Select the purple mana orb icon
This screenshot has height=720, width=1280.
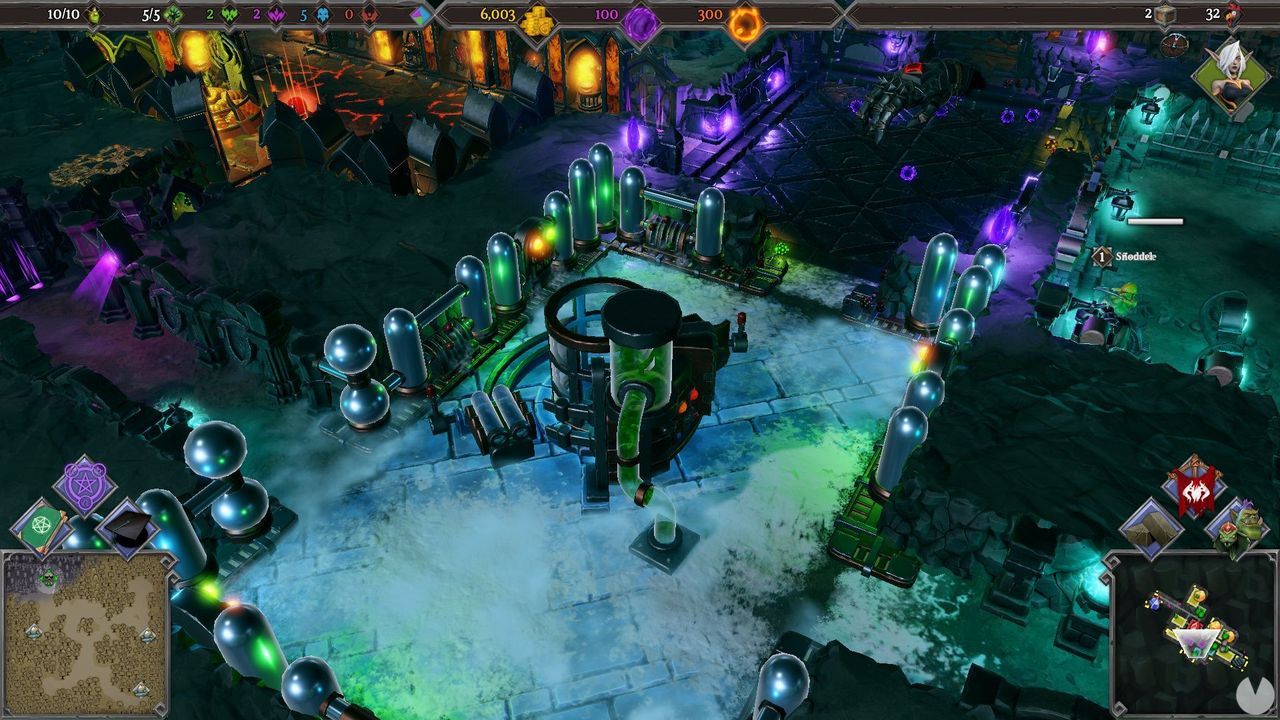point(640,14)
